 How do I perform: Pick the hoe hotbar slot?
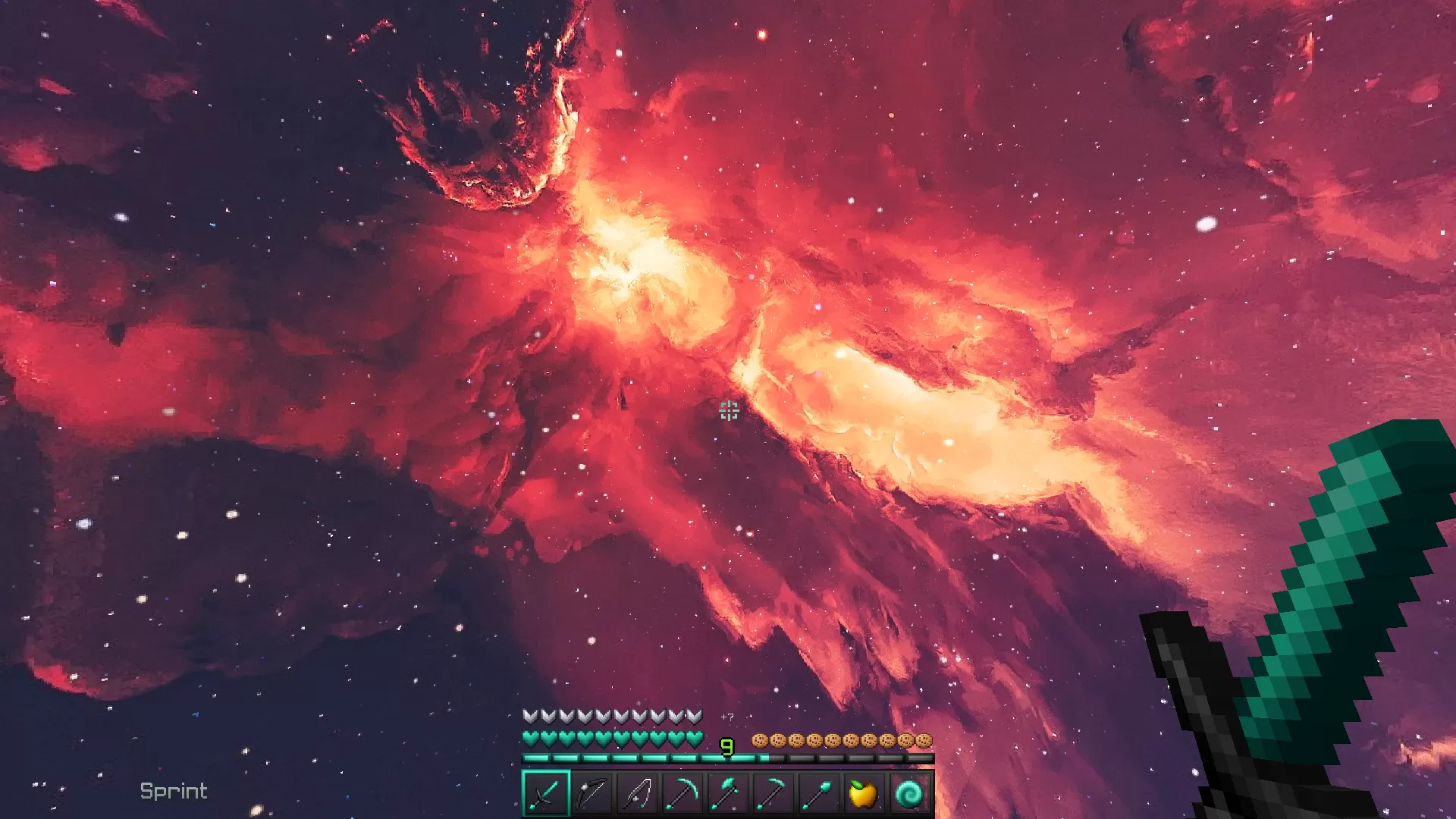[773, 793]
